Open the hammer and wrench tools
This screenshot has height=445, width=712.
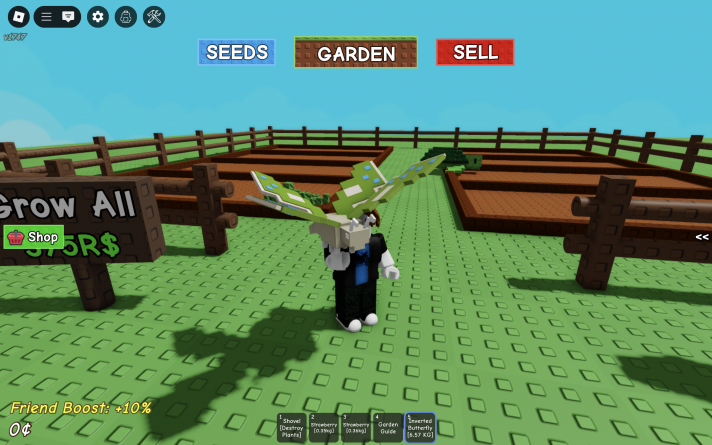tap(154, 16)
